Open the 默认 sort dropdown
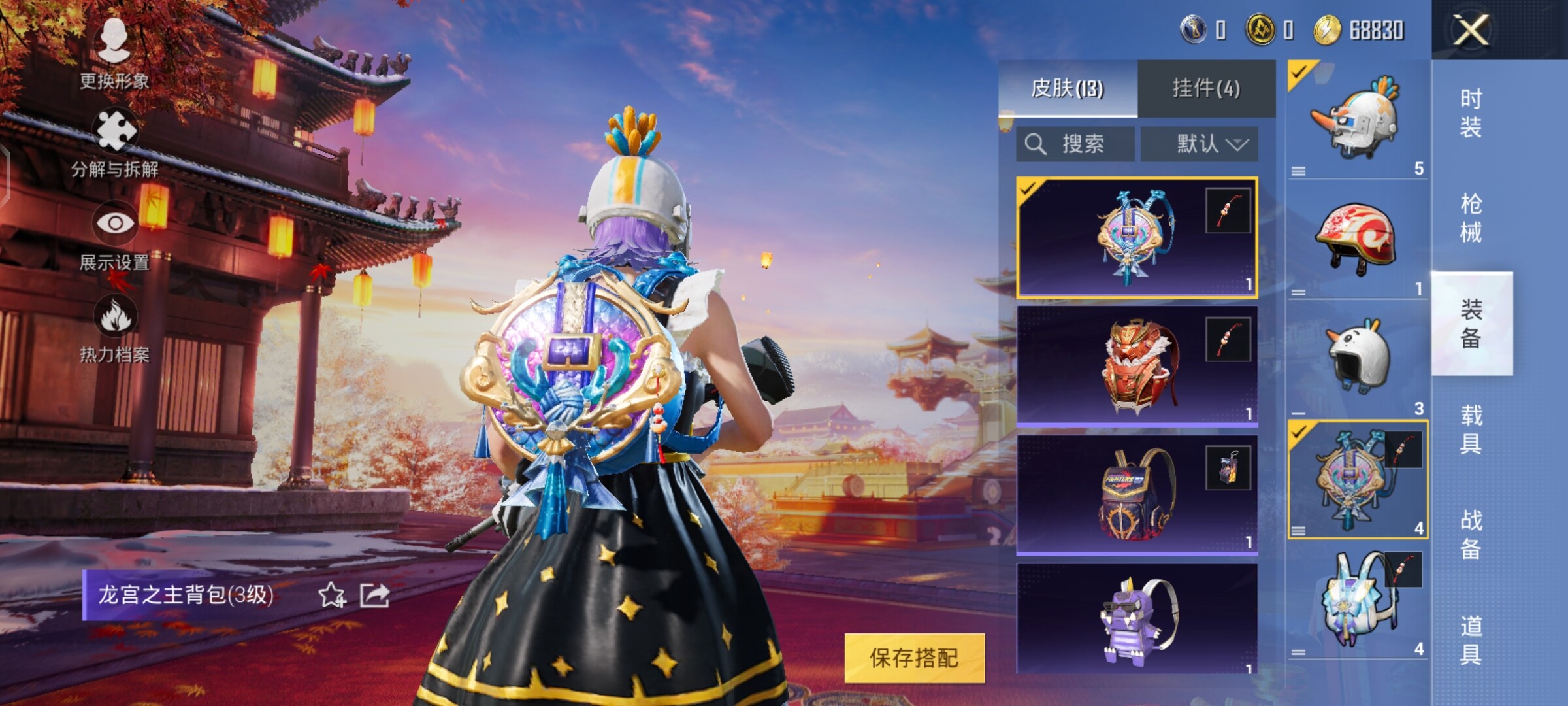Viewport: 1568px width, 706px height. pyautogui.click(x=1200, y=144)
